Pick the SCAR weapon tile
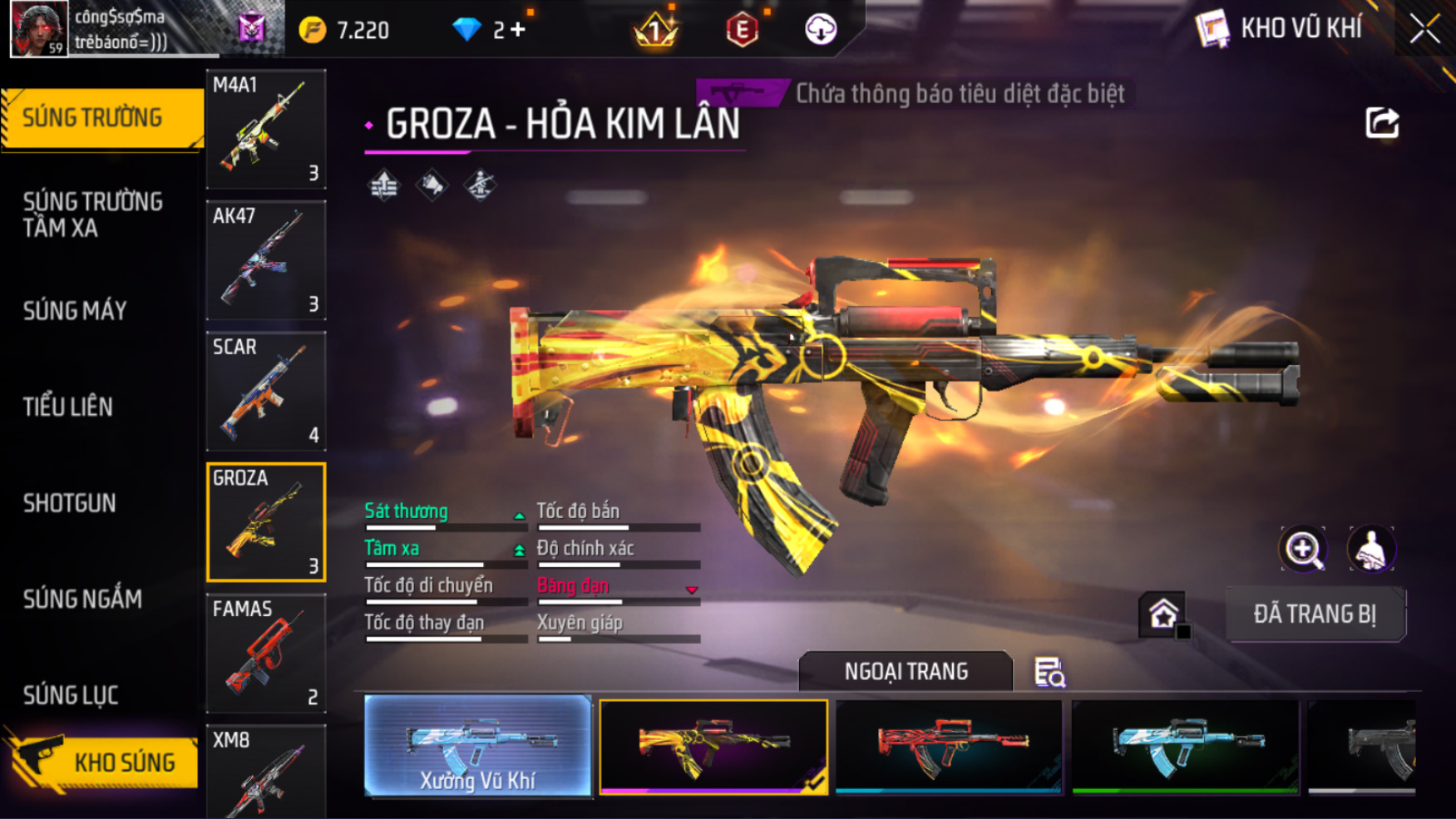The height and width of the screenshot is (819, 1456). tap(266, 391)
